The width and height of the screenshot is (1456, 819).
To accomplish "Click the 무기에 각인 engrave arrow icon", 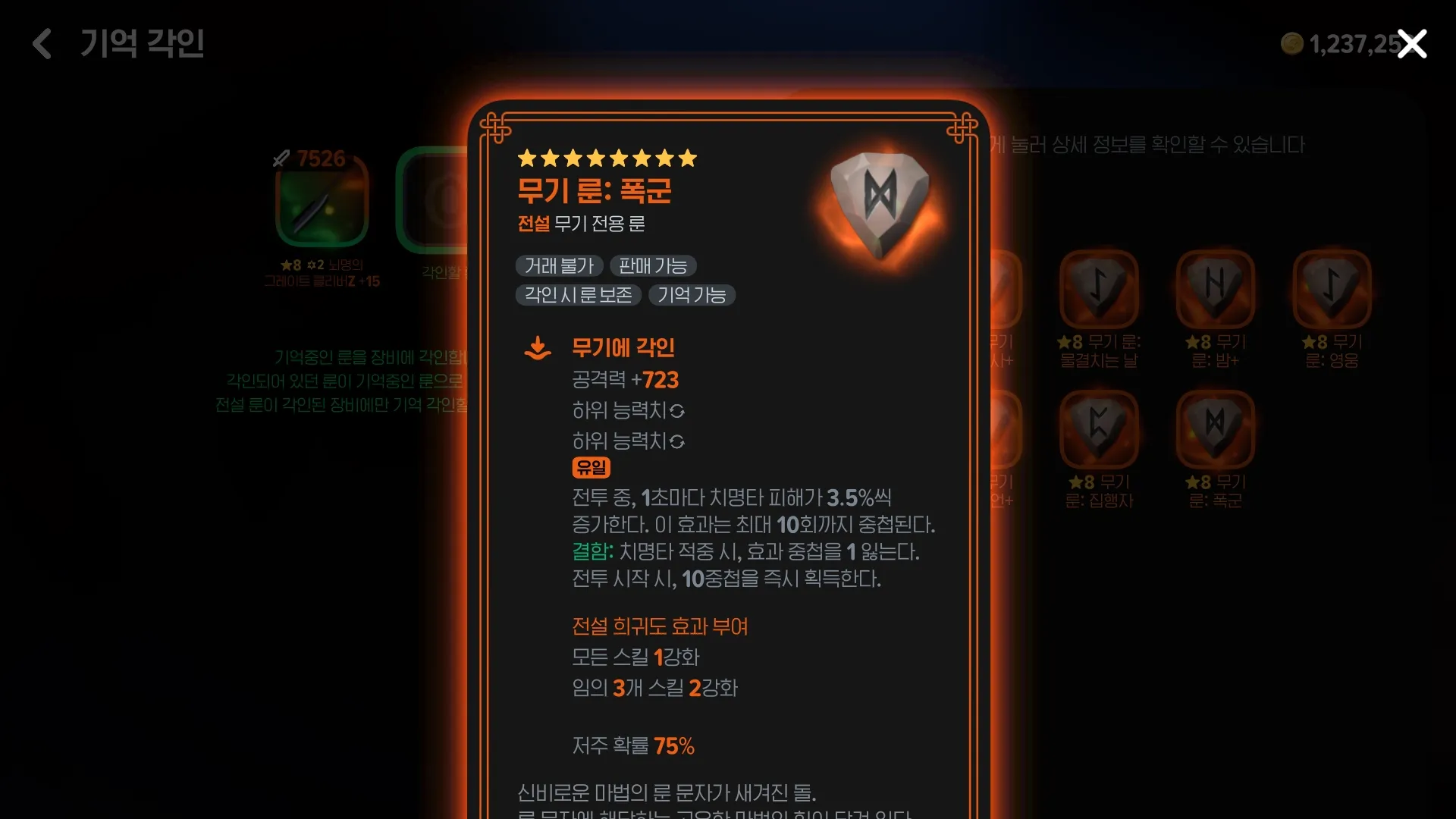I will pyautogui.click(x=538, y=347).
